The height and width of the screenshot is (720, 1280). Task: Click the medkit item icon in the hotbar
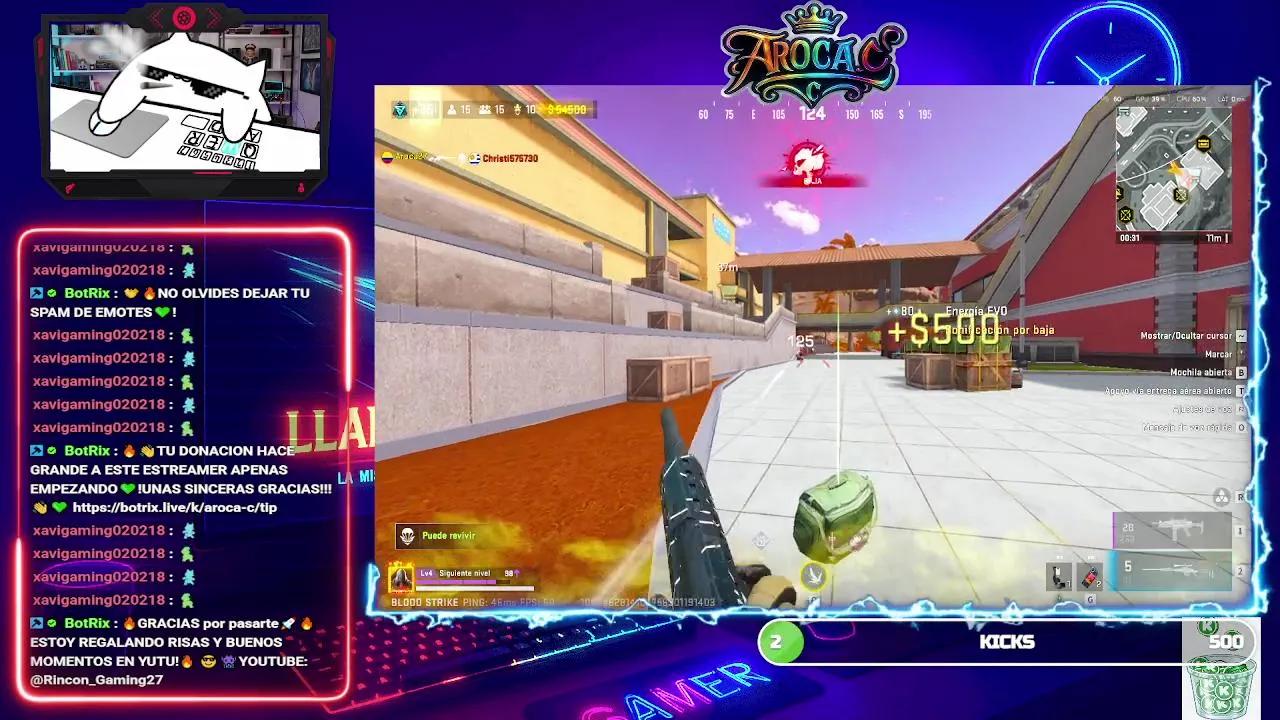click(x=1060, y=574)
